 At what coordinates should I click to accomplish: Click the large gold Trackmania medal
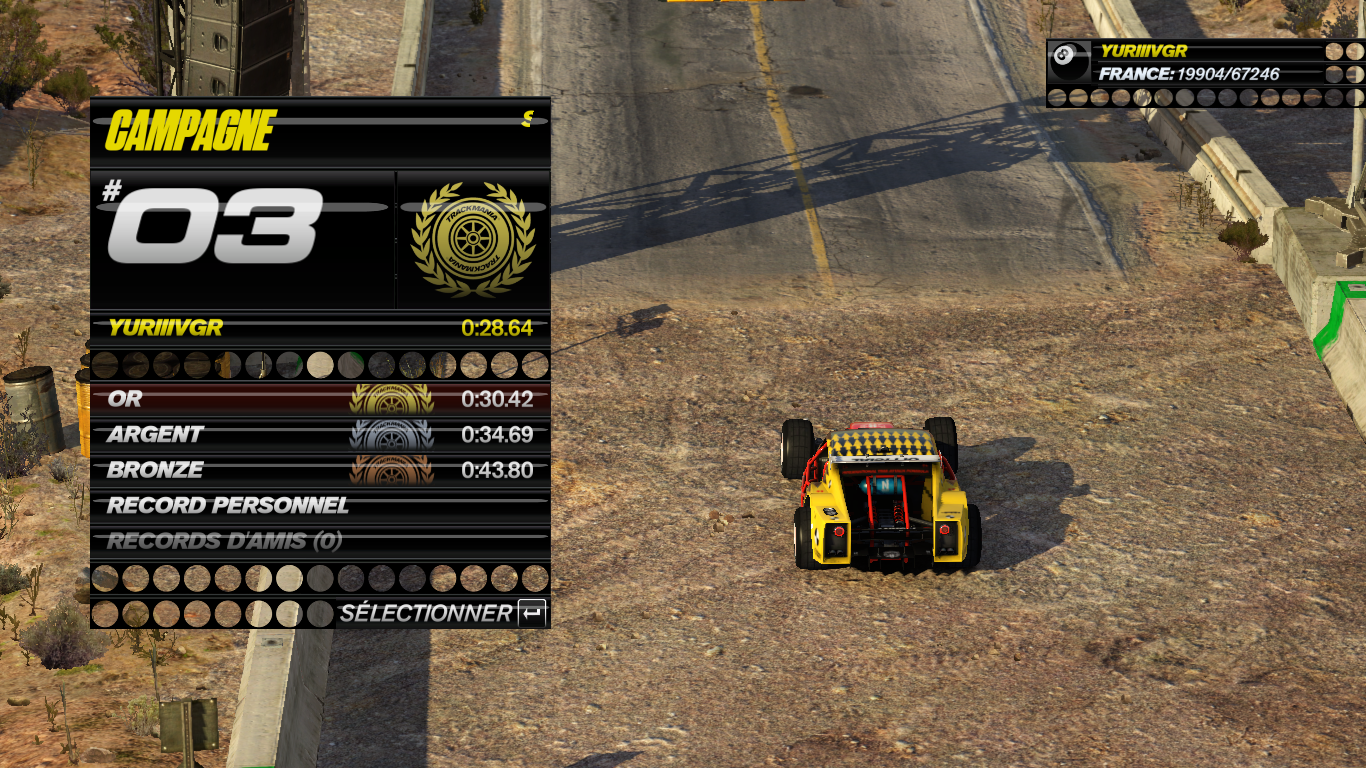pyautogui.click(x=472, y=240)
